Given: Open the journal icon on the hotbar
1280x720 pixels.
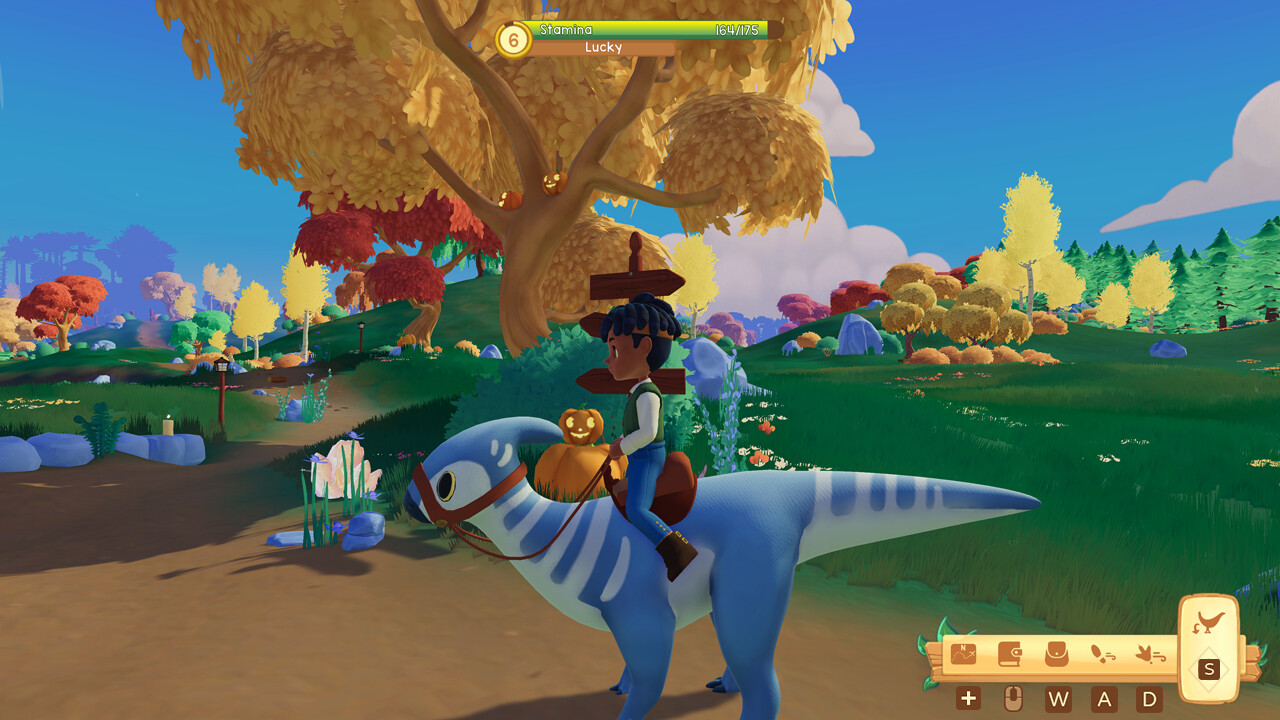Looking at the screenshot, I should 1009,654.
